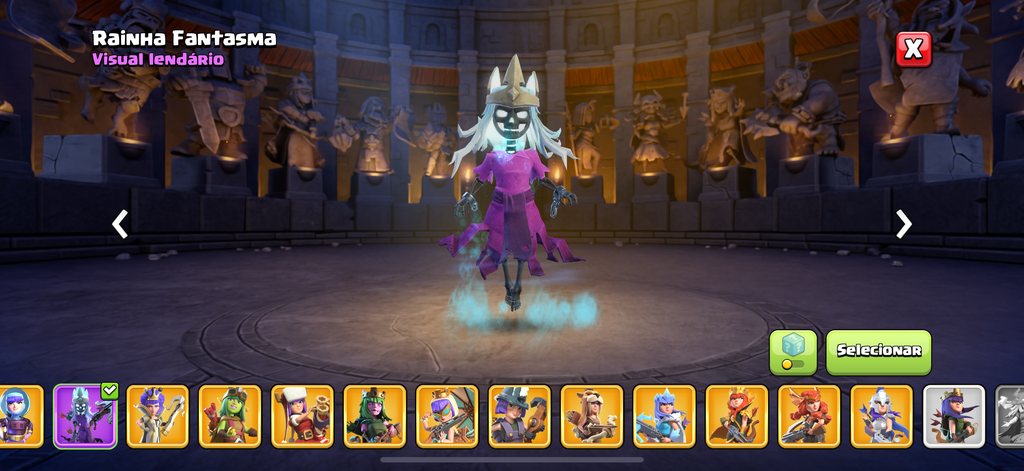Select the blue ice queen skin

(664, 415)
